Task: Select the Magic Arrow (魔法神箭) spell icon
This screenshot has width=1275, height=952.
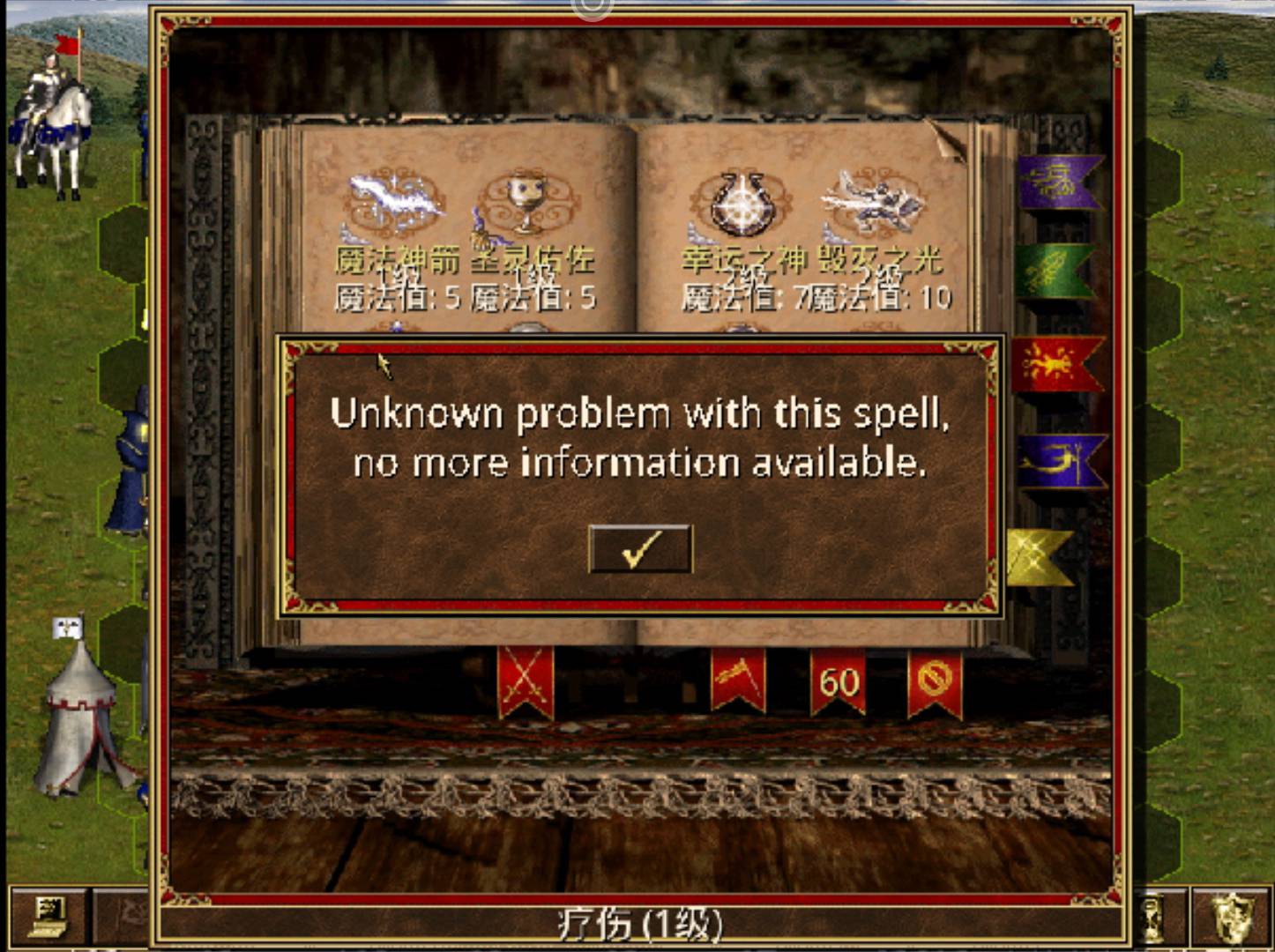Action: click(398, 203)
